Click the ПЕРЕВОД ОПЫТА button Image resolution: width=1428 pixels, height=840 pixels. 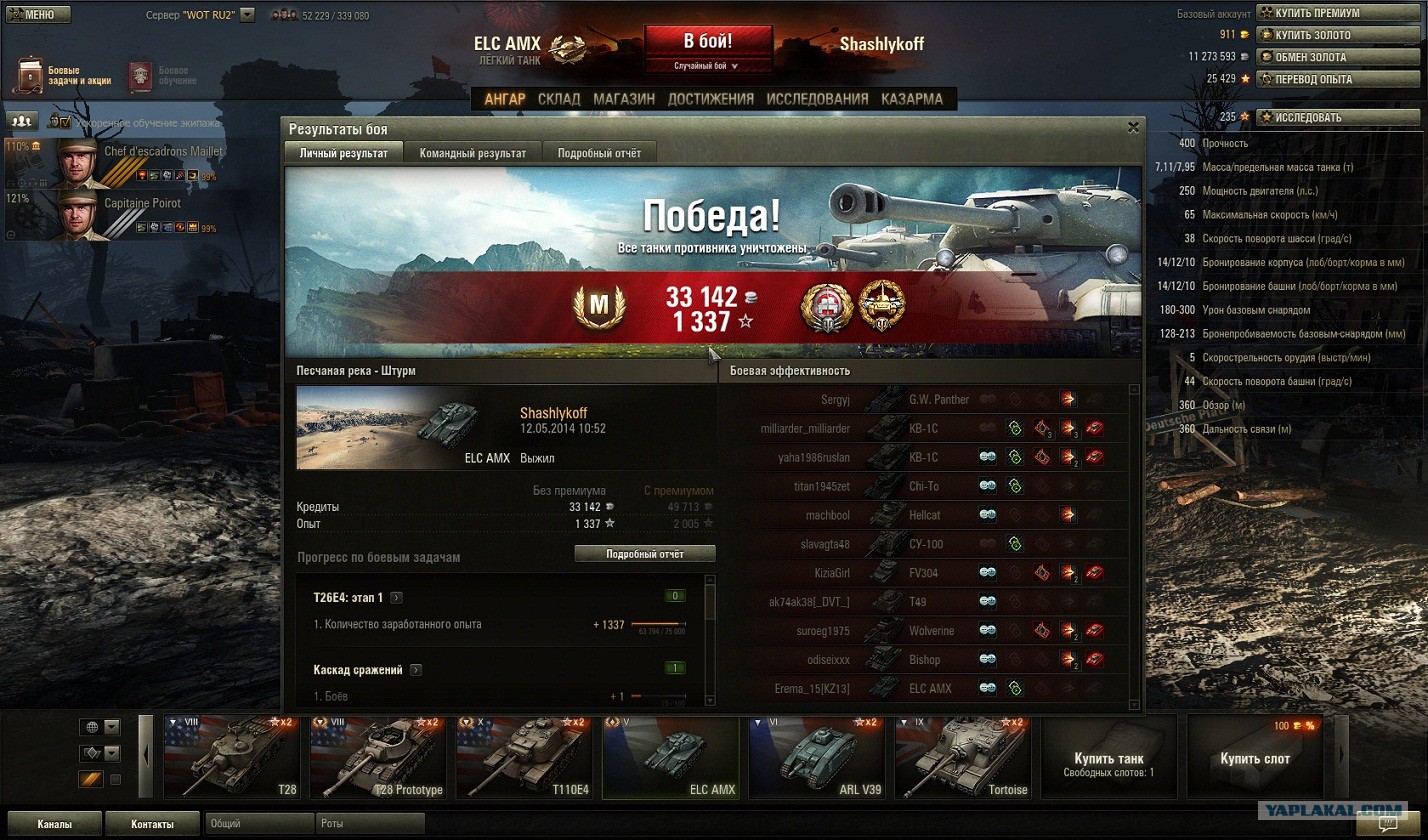1324,79
